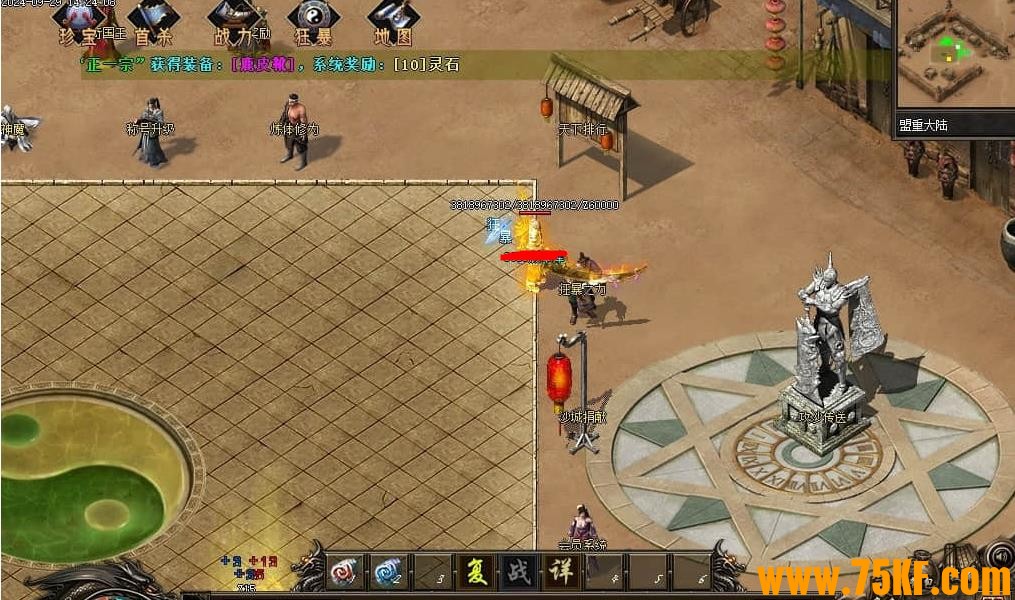This screenshot has width=1015, height=600.
Task: Open the 珍宝 treasure menu icon
Action: click(x=78, y=20)
